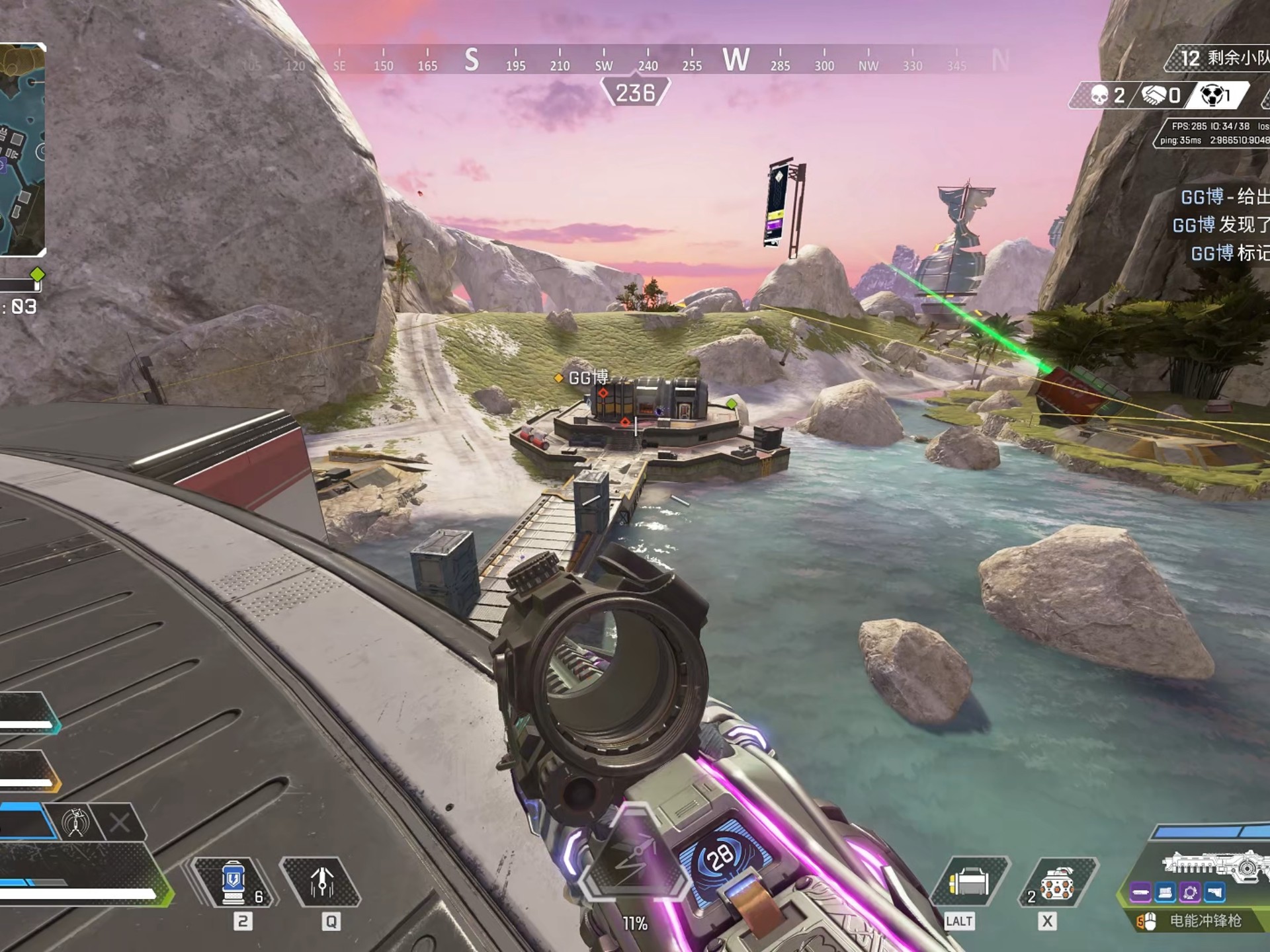Click the beacon perk icon beside the shield bar

75,822
